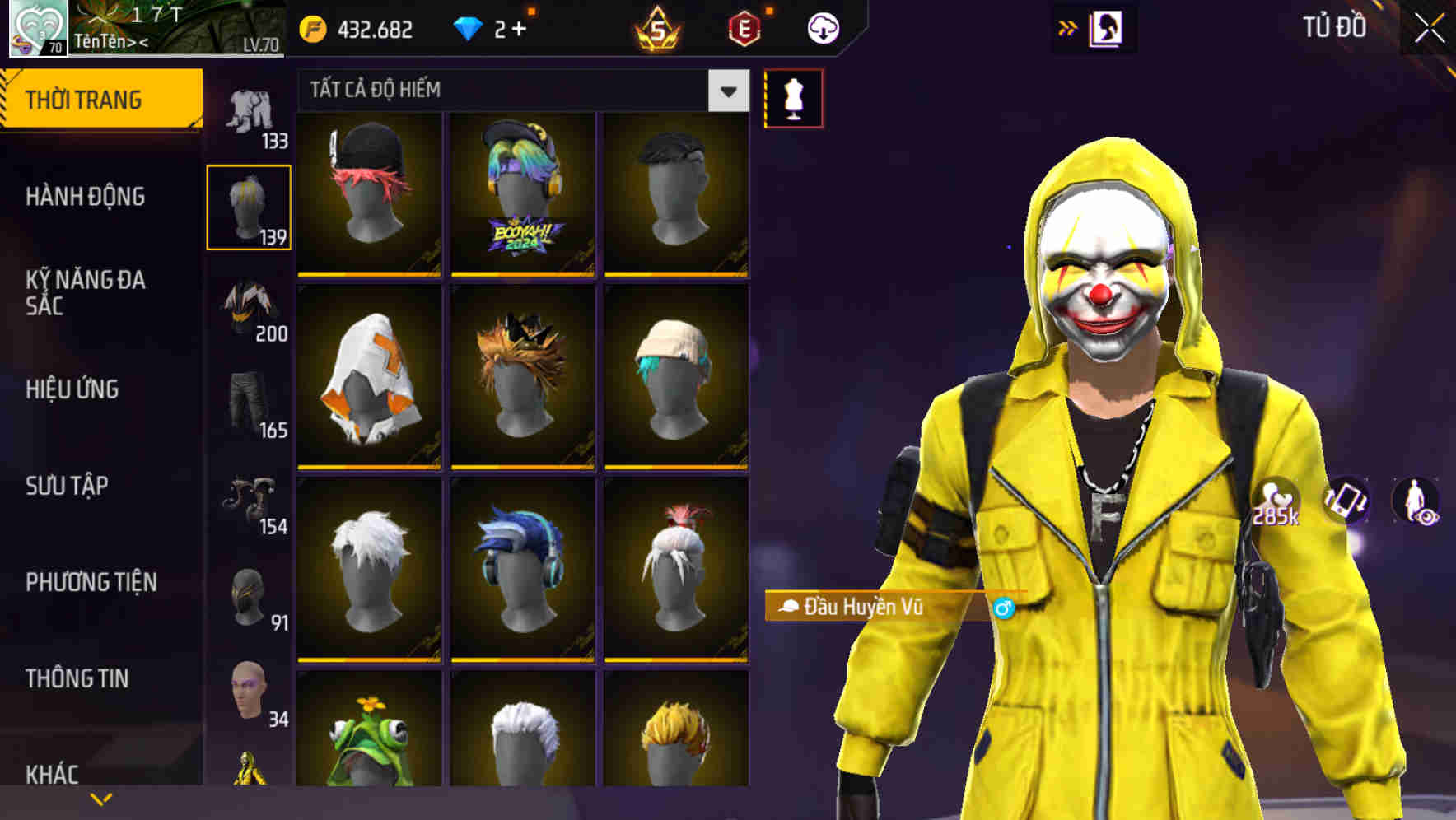Click the mannequin preview icon above the item grid

tap(793, 97)
